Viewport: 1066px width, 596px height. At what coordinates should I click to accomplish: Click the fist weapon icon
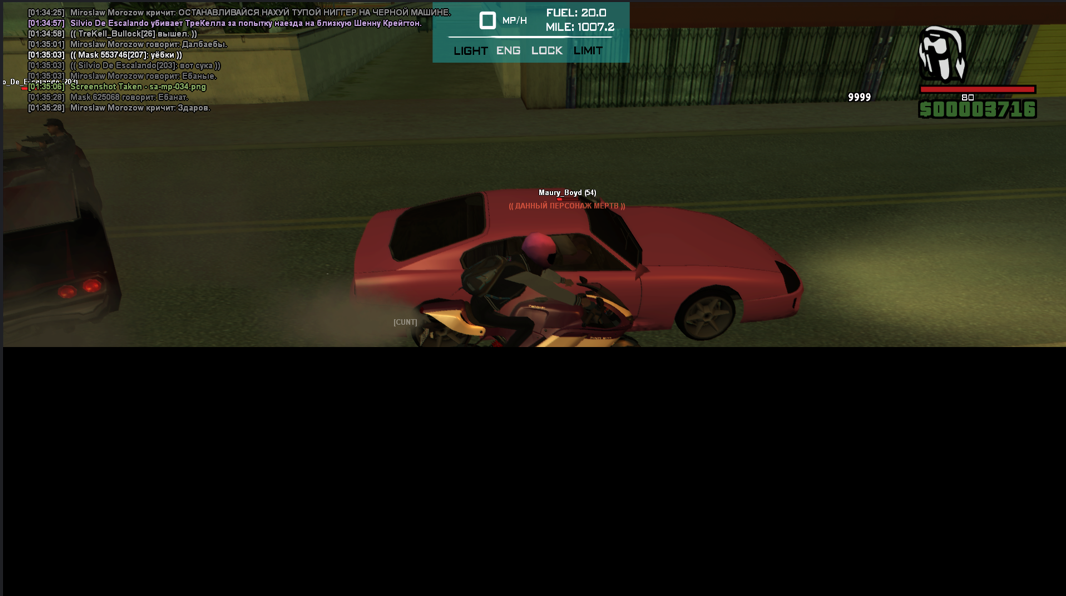coord(941,55)
